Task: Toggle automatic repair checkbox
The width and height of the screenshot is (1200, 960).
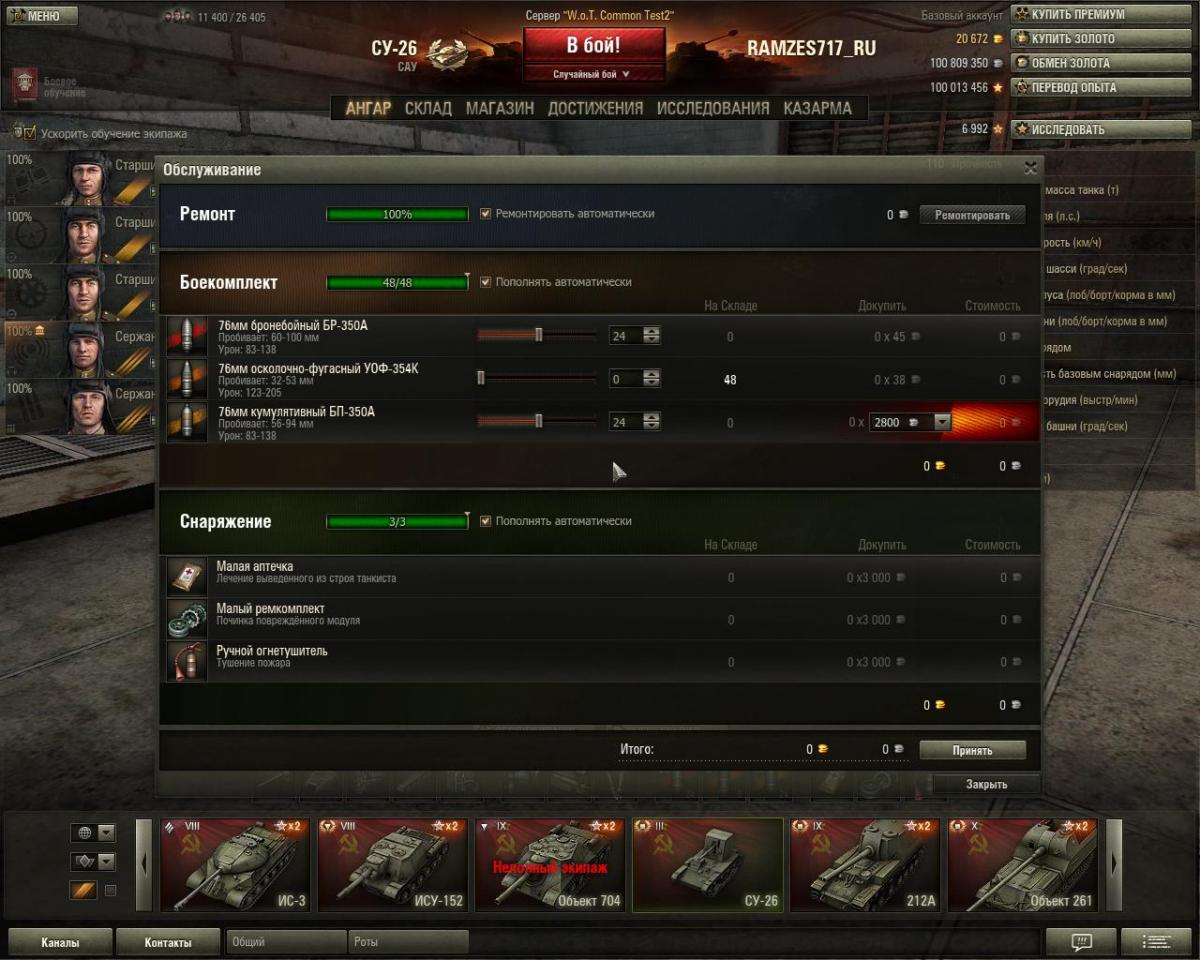Action: point(486,214)
